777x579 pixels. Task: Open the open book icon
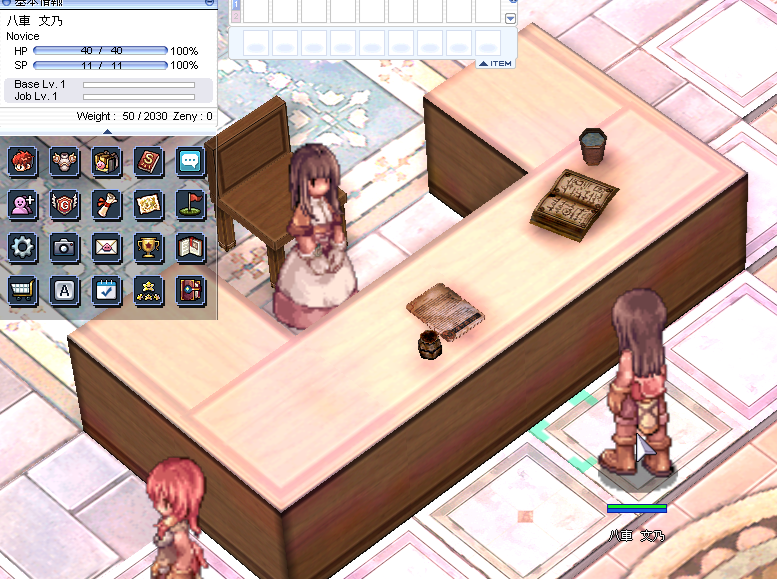tap(190, 247)
